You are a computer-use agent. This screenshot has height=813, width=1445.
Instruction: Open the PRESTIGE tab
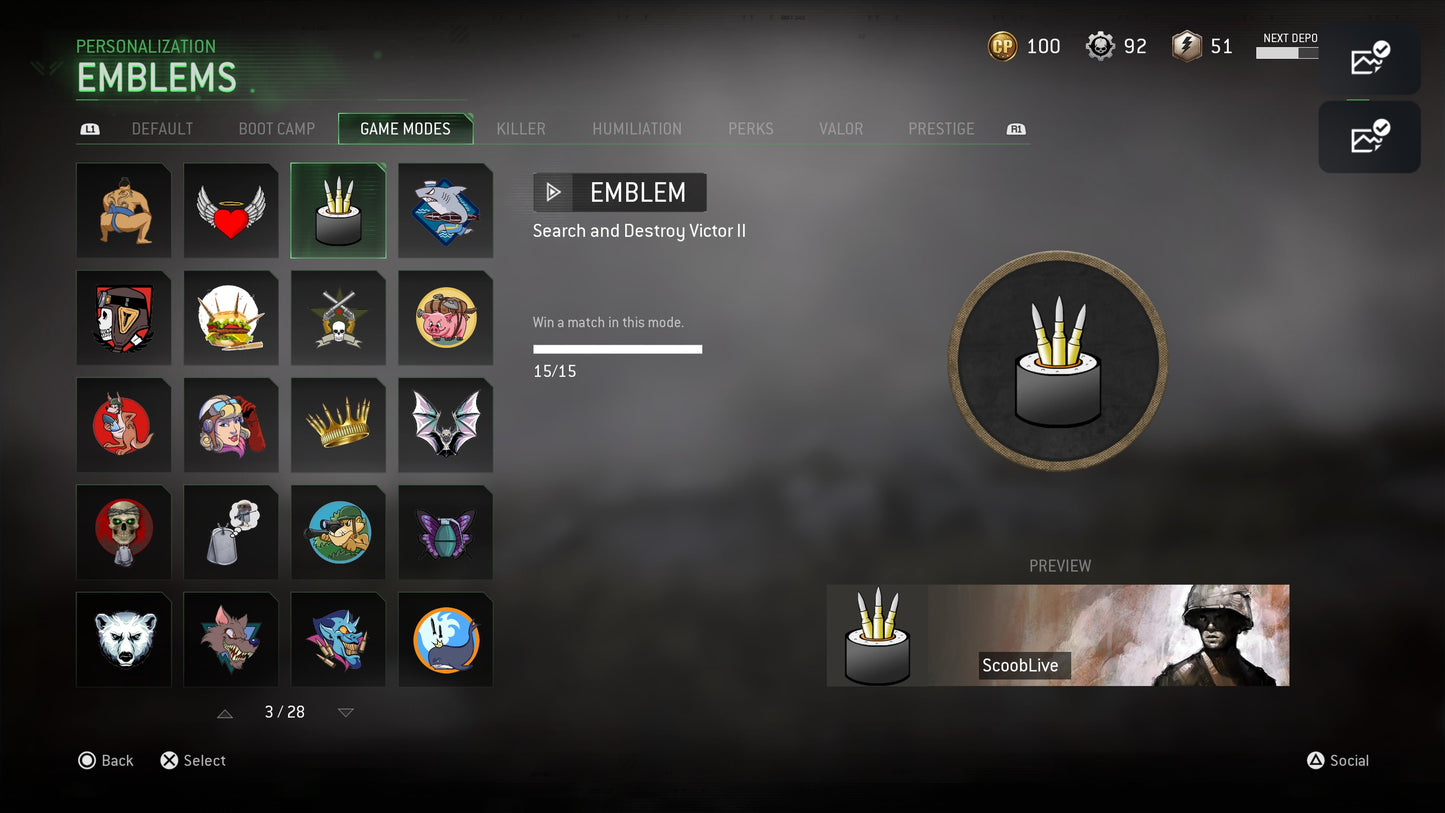pos(941,128)
